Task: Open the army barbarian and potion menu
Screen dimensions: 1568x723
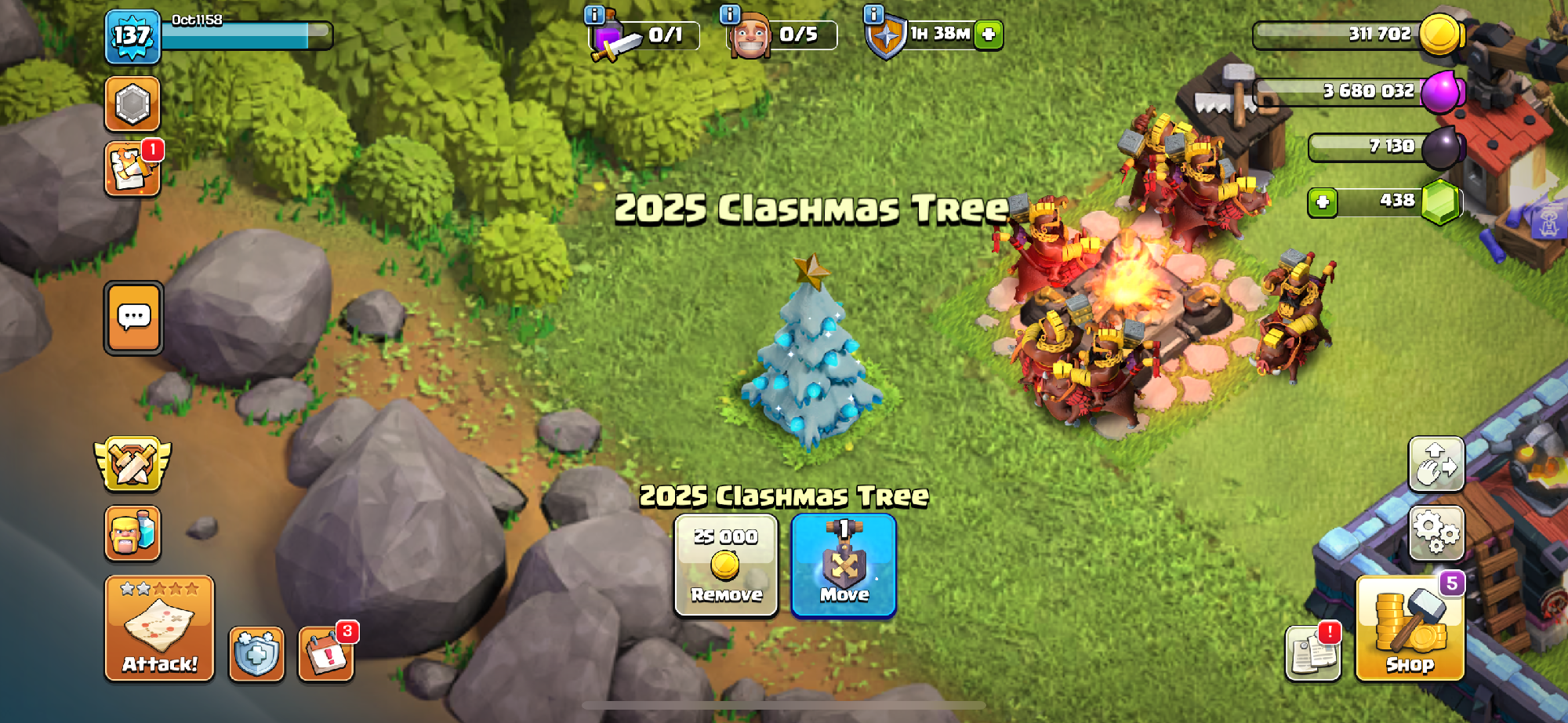Action: [132, 533]
